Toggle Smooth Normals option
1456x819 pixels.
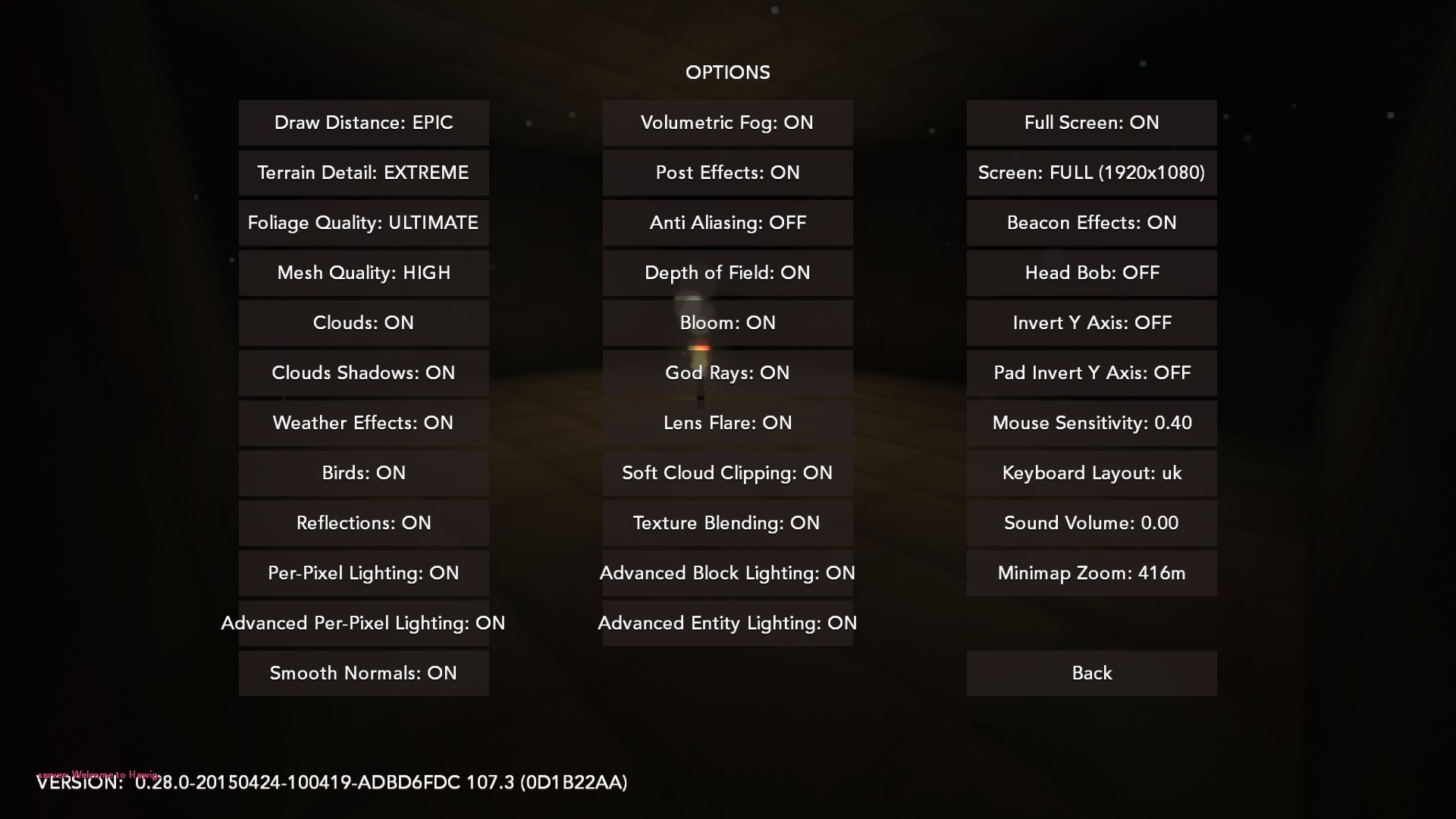tap(363, 673)
